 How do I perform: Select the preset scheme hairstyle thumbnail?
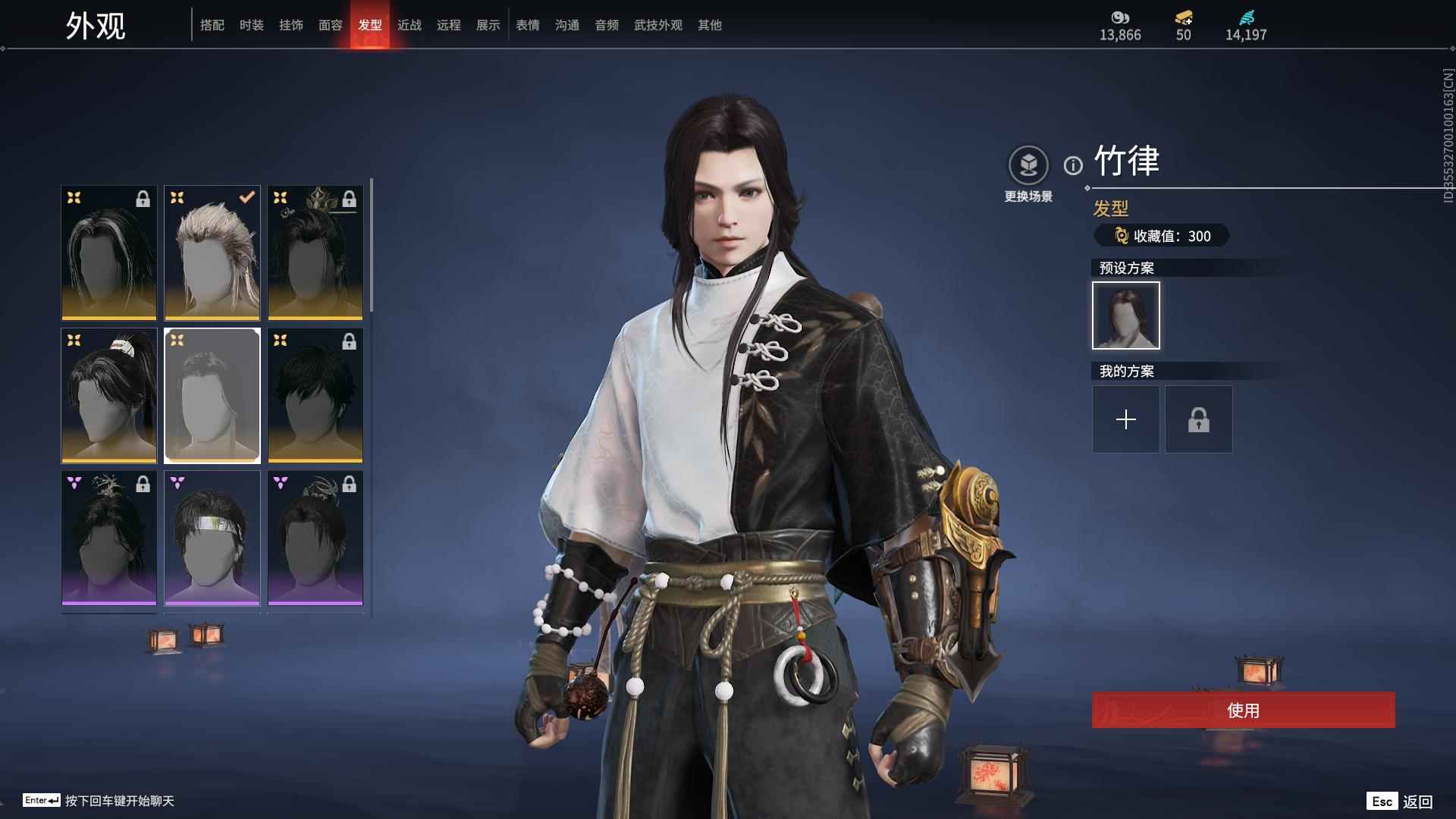[x=1126, y=315]
